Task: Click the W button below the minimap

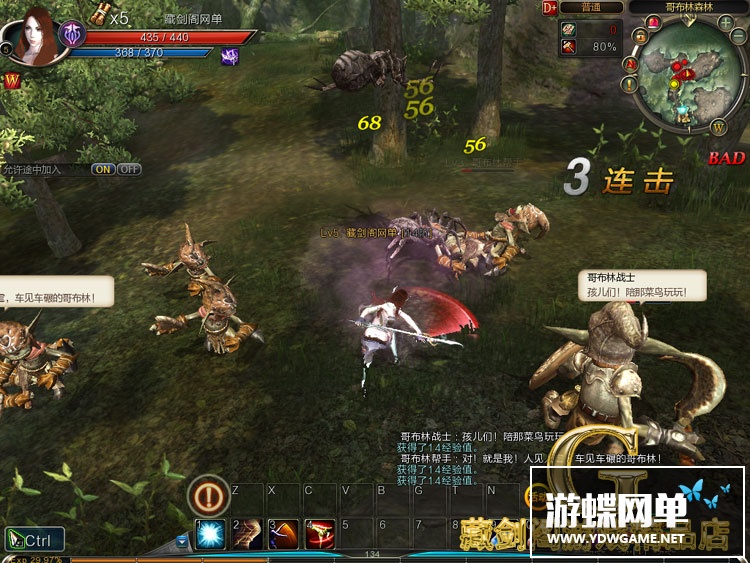Action: 719,125
